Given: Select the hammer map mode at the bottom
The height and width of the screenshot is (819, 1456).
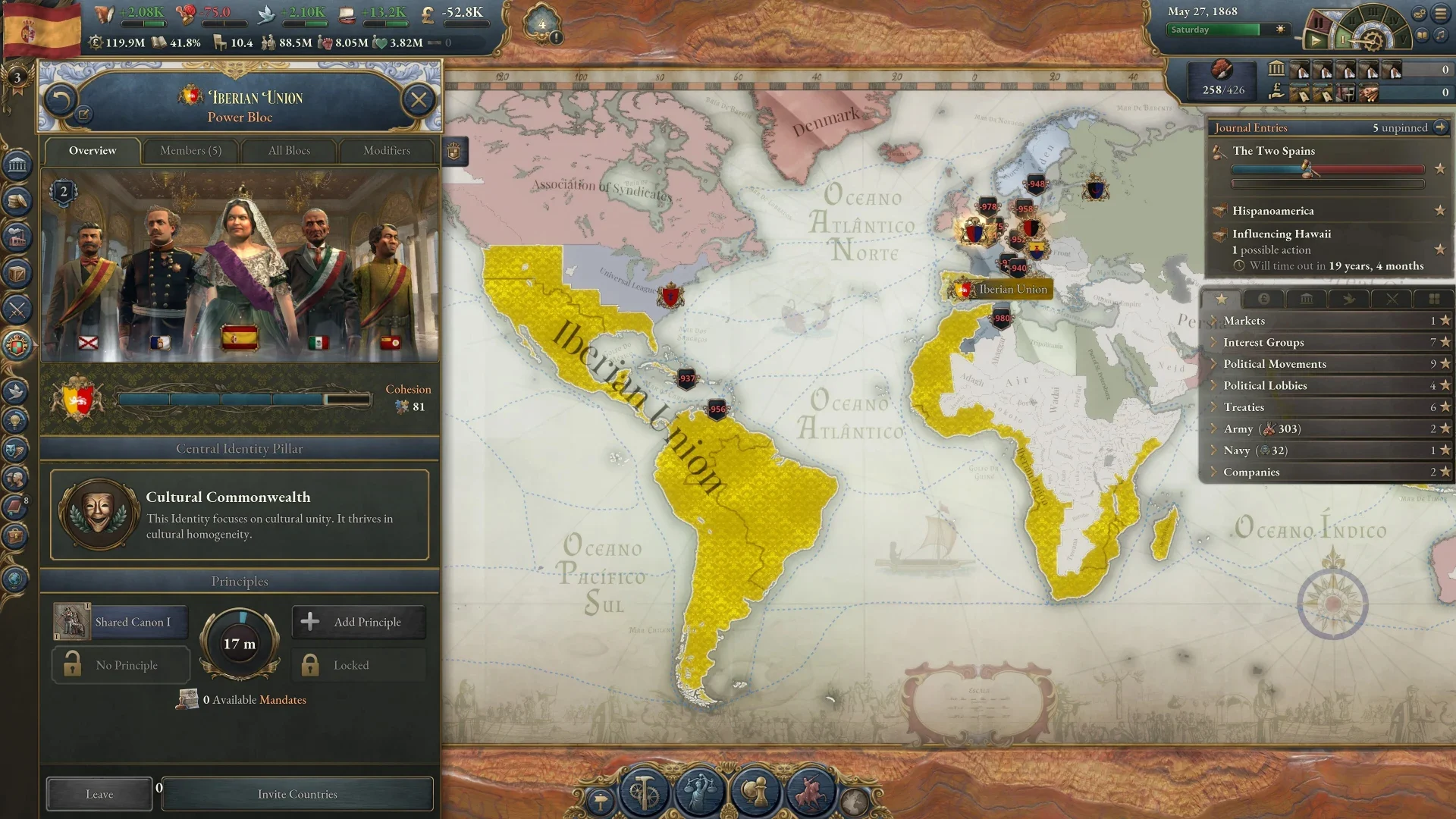Looking at the screenshot, I should click(x=645, y=792).
